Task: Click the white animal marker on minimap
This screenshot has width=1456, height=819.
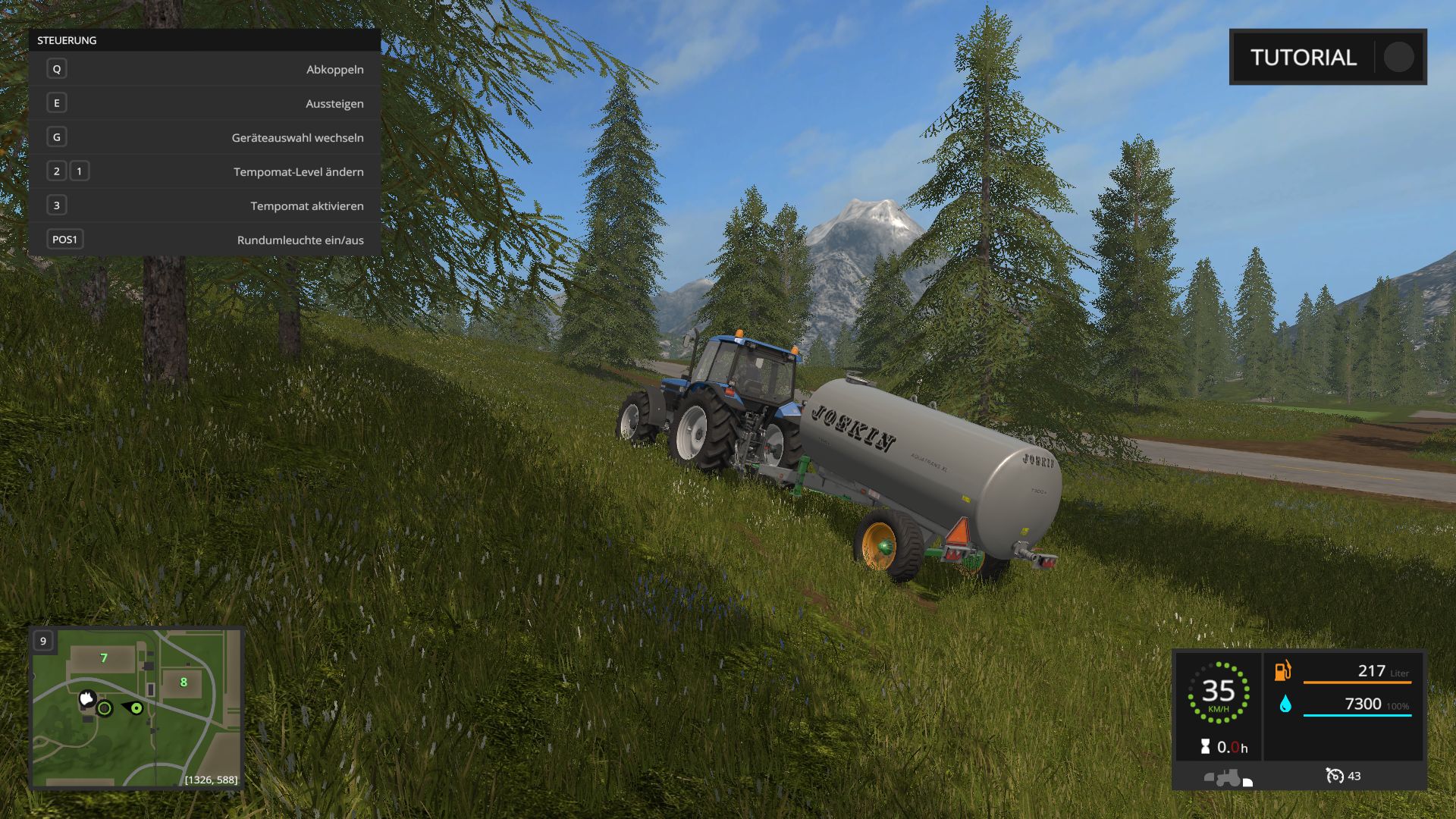Action: (x=87, y=698)
